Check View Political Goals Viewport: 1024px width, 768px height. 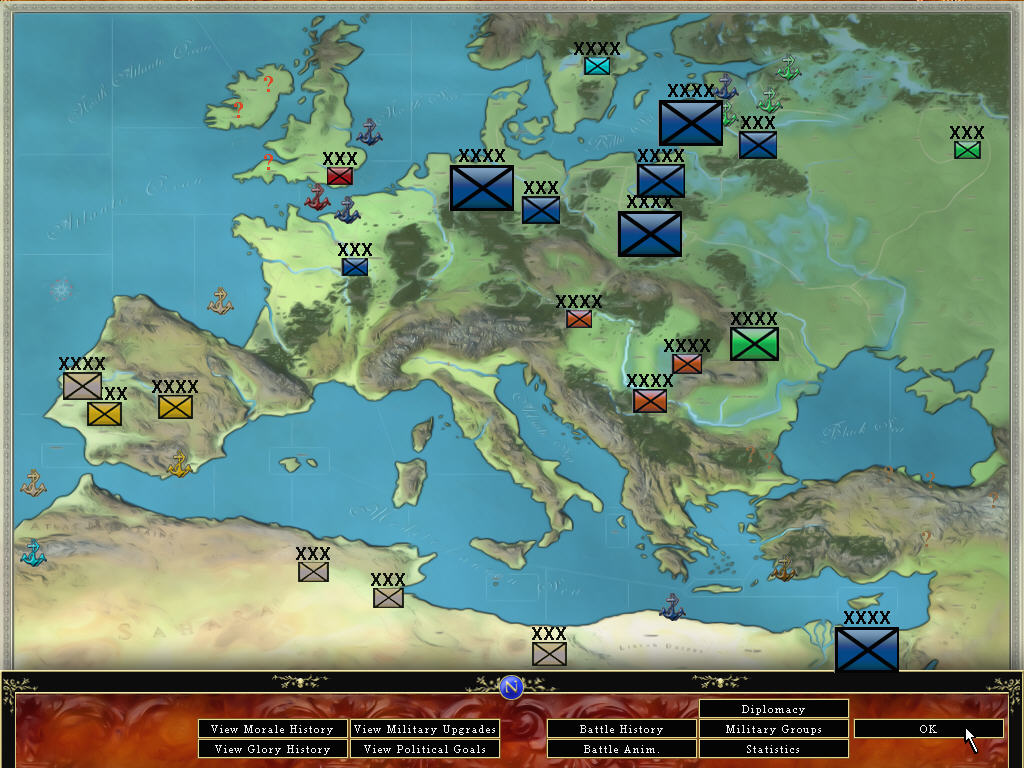click(425, 749)
